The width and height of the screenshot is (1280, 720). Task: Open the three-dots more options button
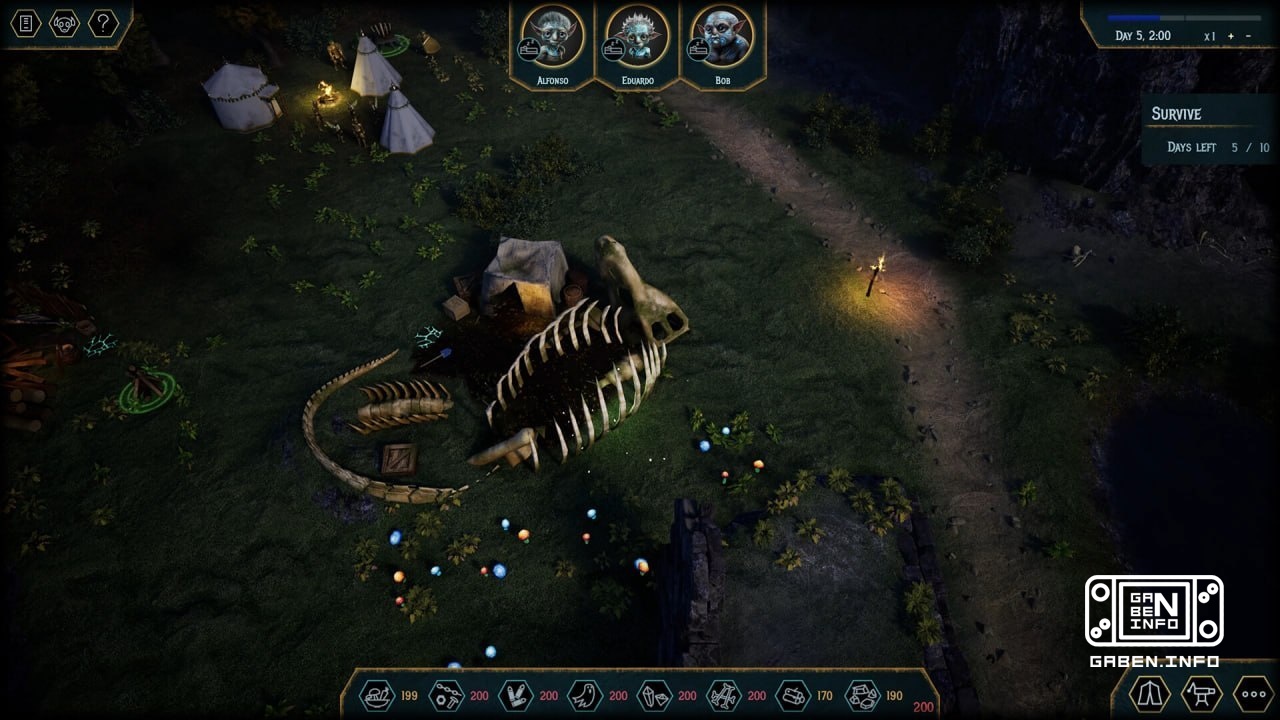1252,693
